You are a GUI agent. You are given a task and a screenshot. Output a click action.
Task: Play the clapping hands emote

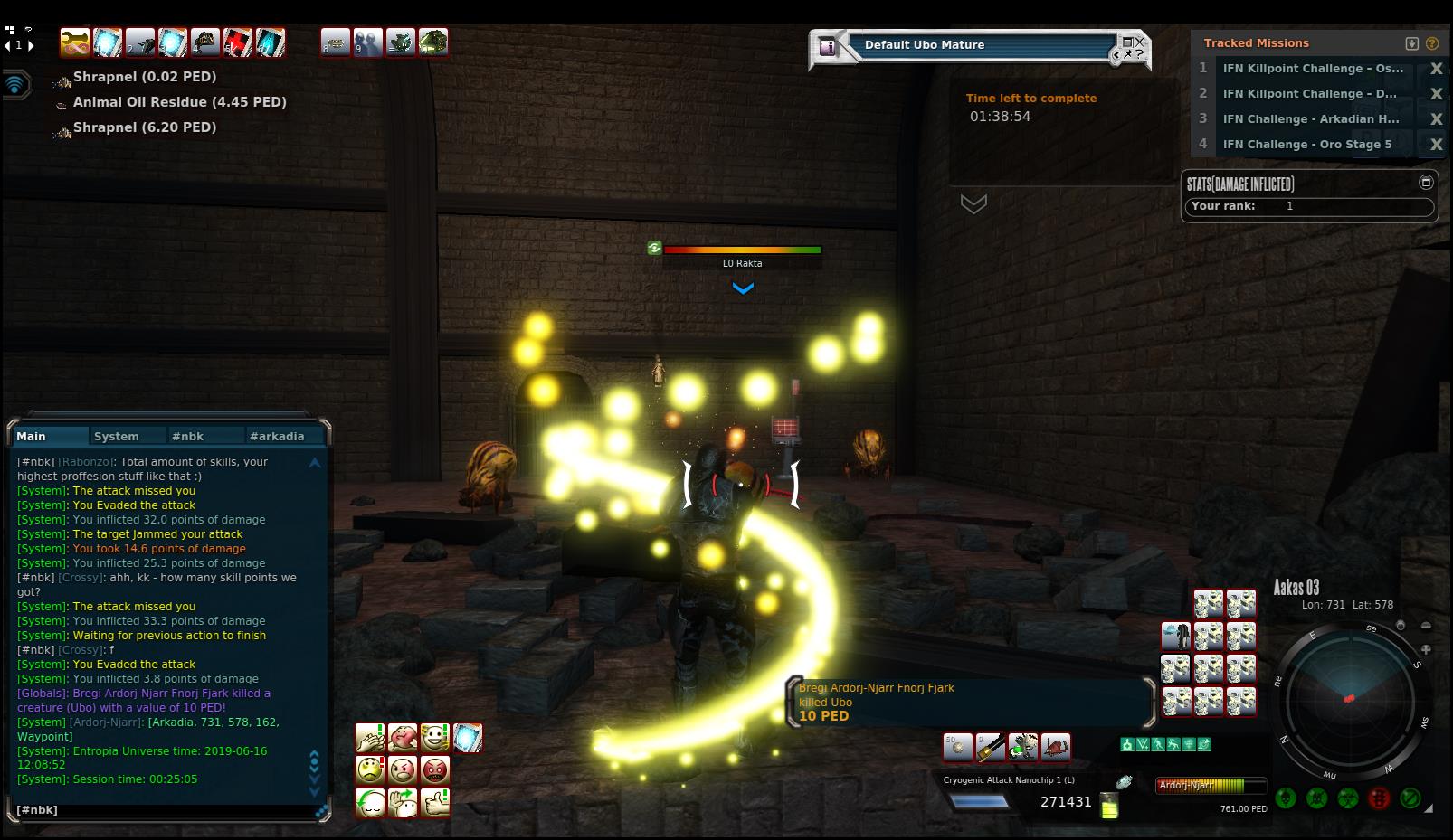(370, 738)
